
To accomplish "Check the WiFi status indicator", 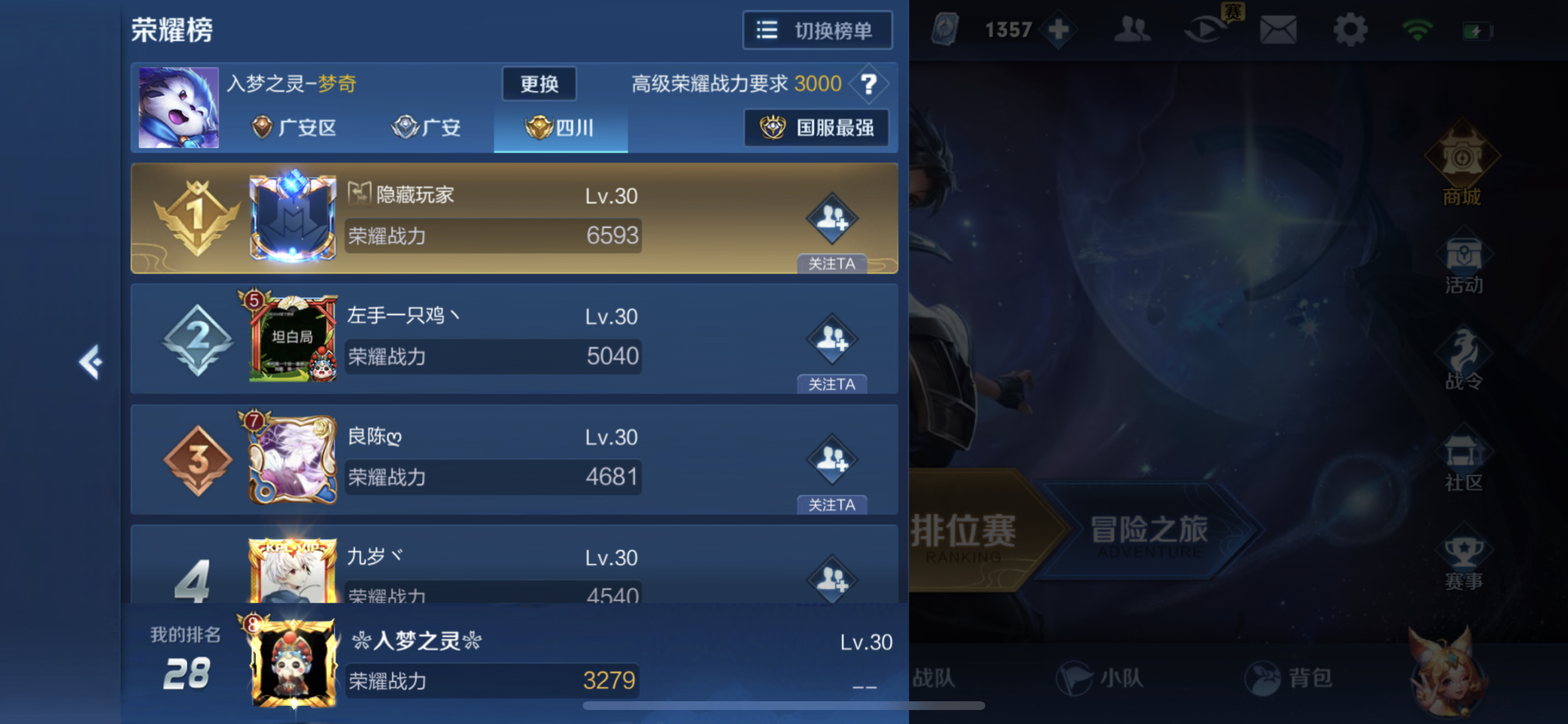I will pos(1419,29).
